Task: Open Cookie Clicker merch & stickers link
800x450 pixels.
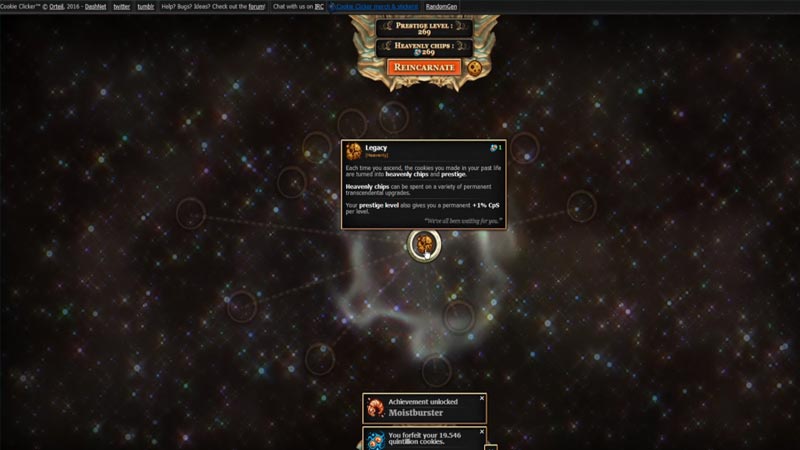Action: (377, 6)
